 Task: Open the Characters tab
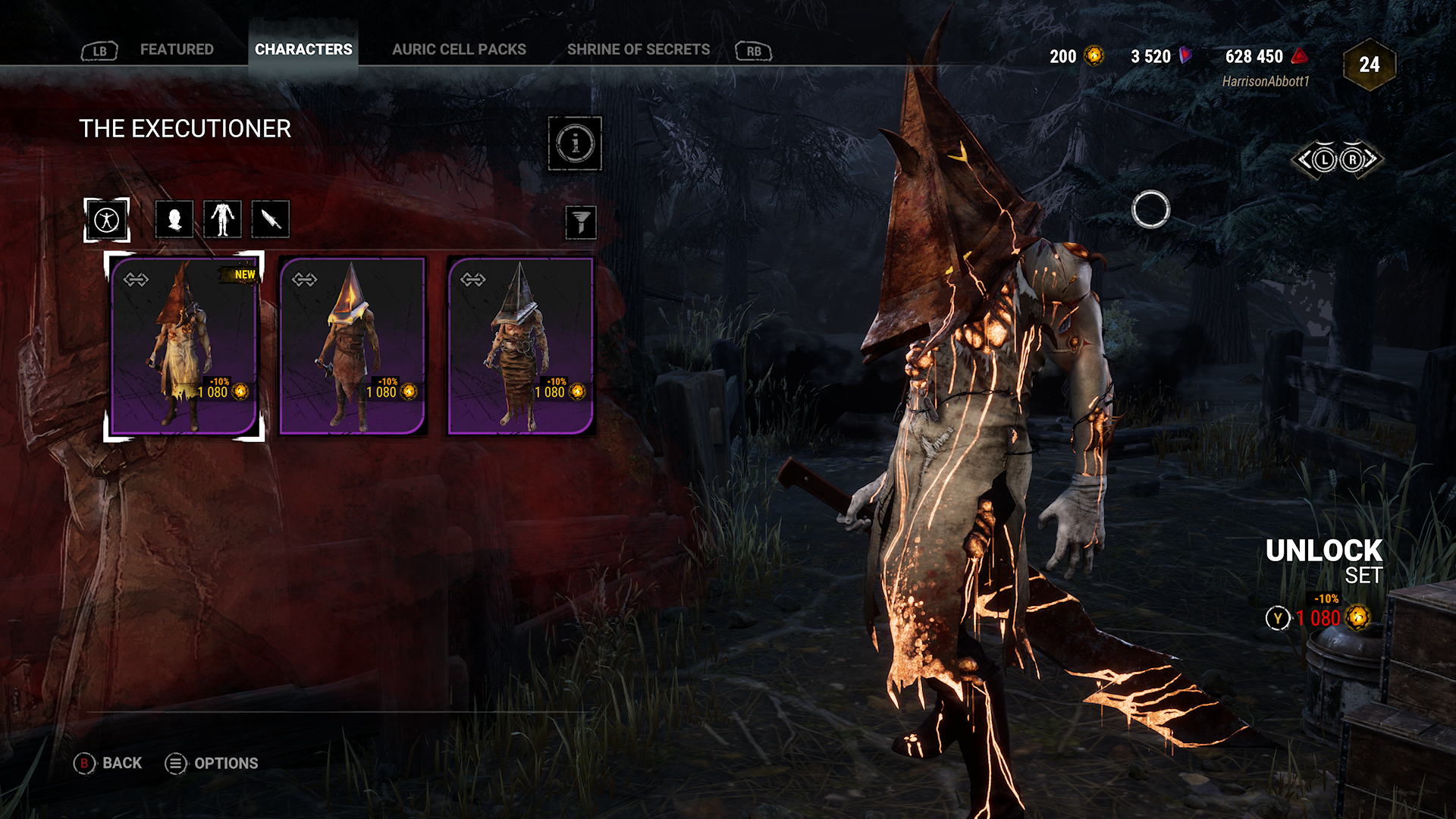coord(303,50)
